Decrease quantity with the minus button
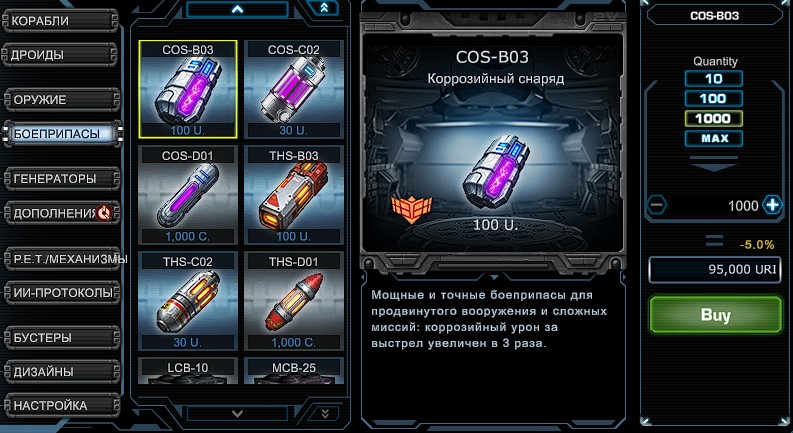The height and width of the screenshot is (433, 793). [657, 205]
